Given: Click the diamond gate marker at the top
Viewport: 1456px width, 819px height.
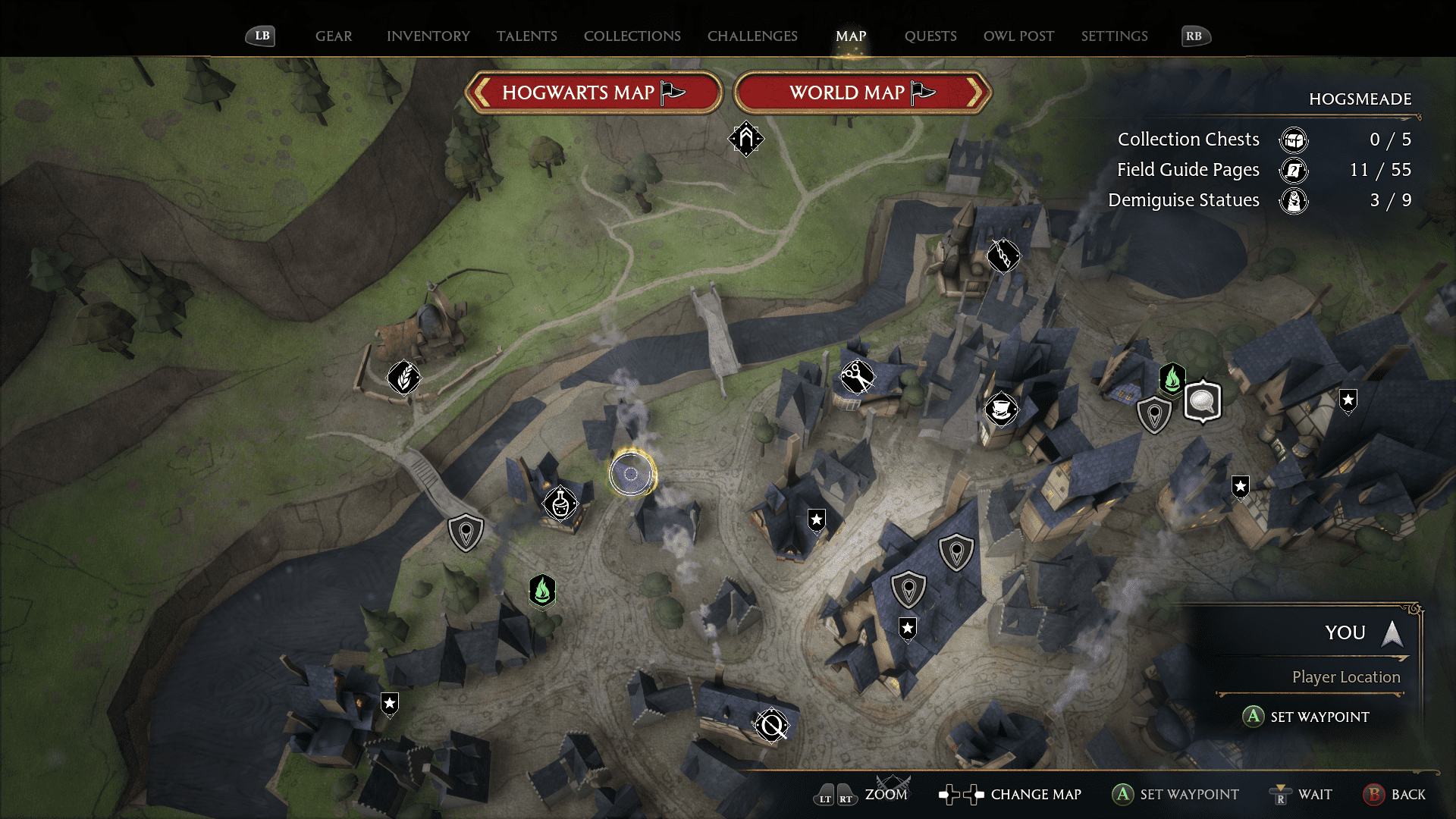Looking at the screenshot, I should pyautogui.click(x=745, y=140).
